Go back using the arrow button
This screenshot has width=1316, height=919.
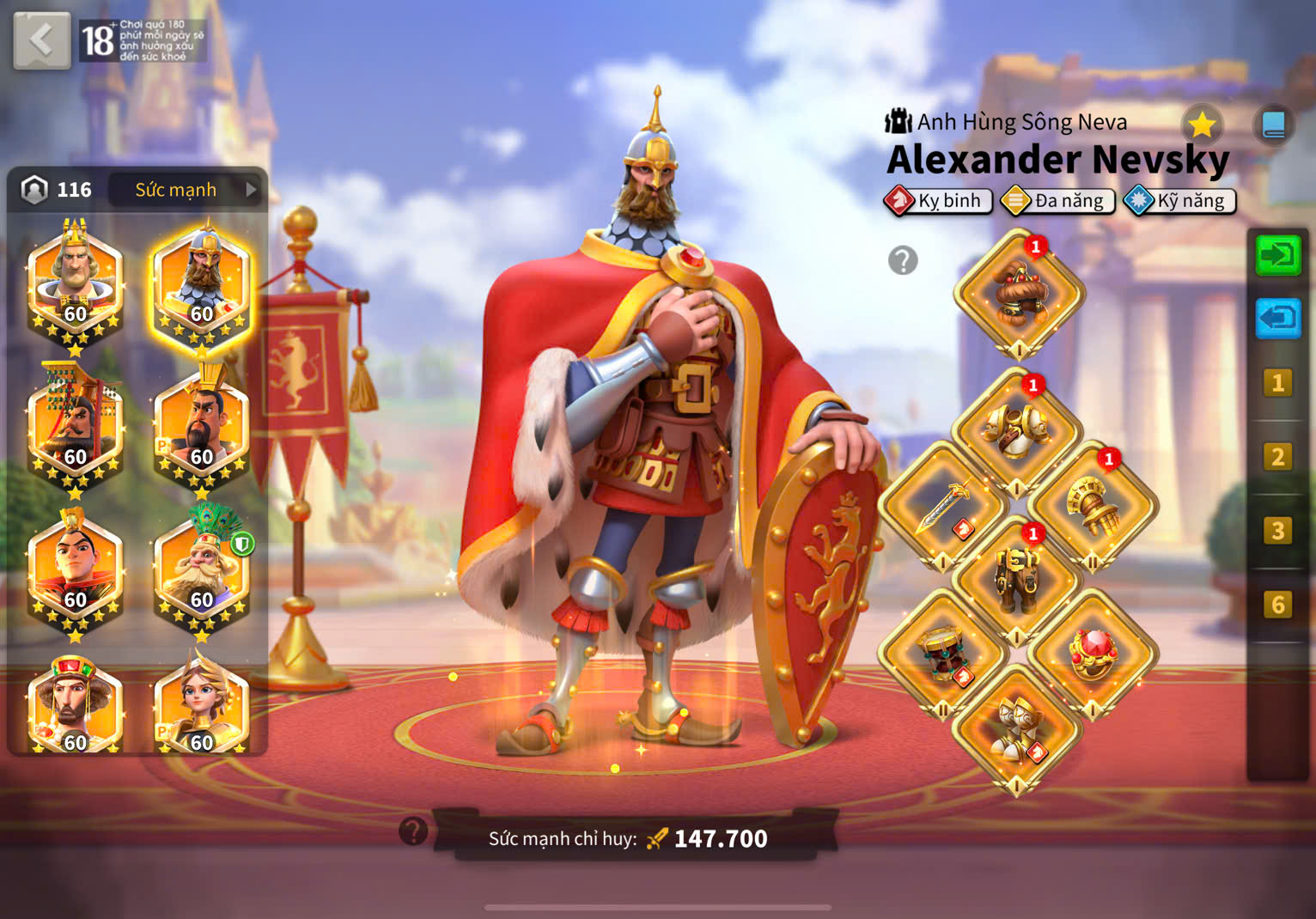pos(41,40)
